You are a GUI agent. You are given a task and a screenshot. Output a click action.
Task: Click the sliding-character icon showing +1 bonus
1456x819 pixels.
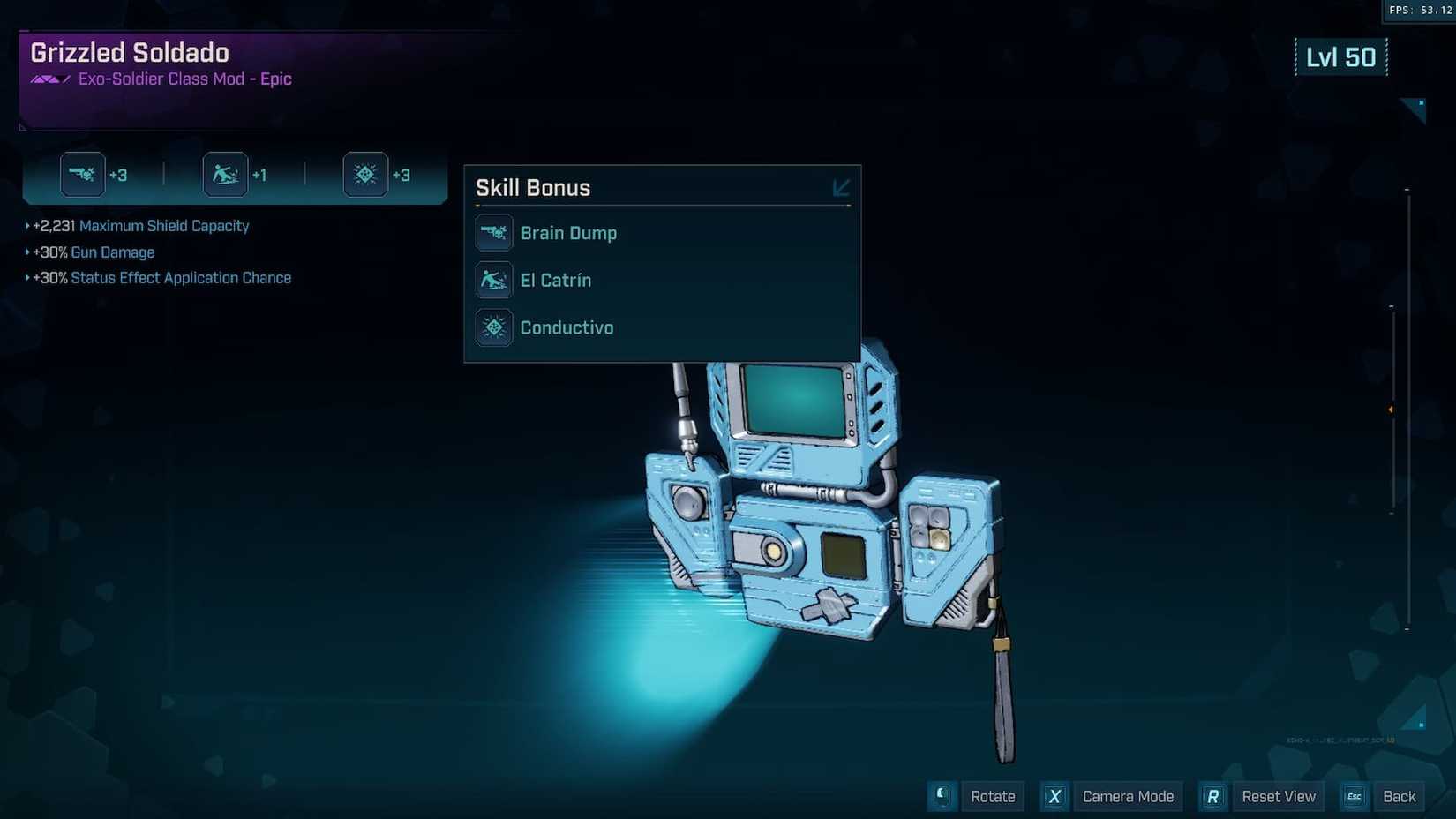point(225,174)
